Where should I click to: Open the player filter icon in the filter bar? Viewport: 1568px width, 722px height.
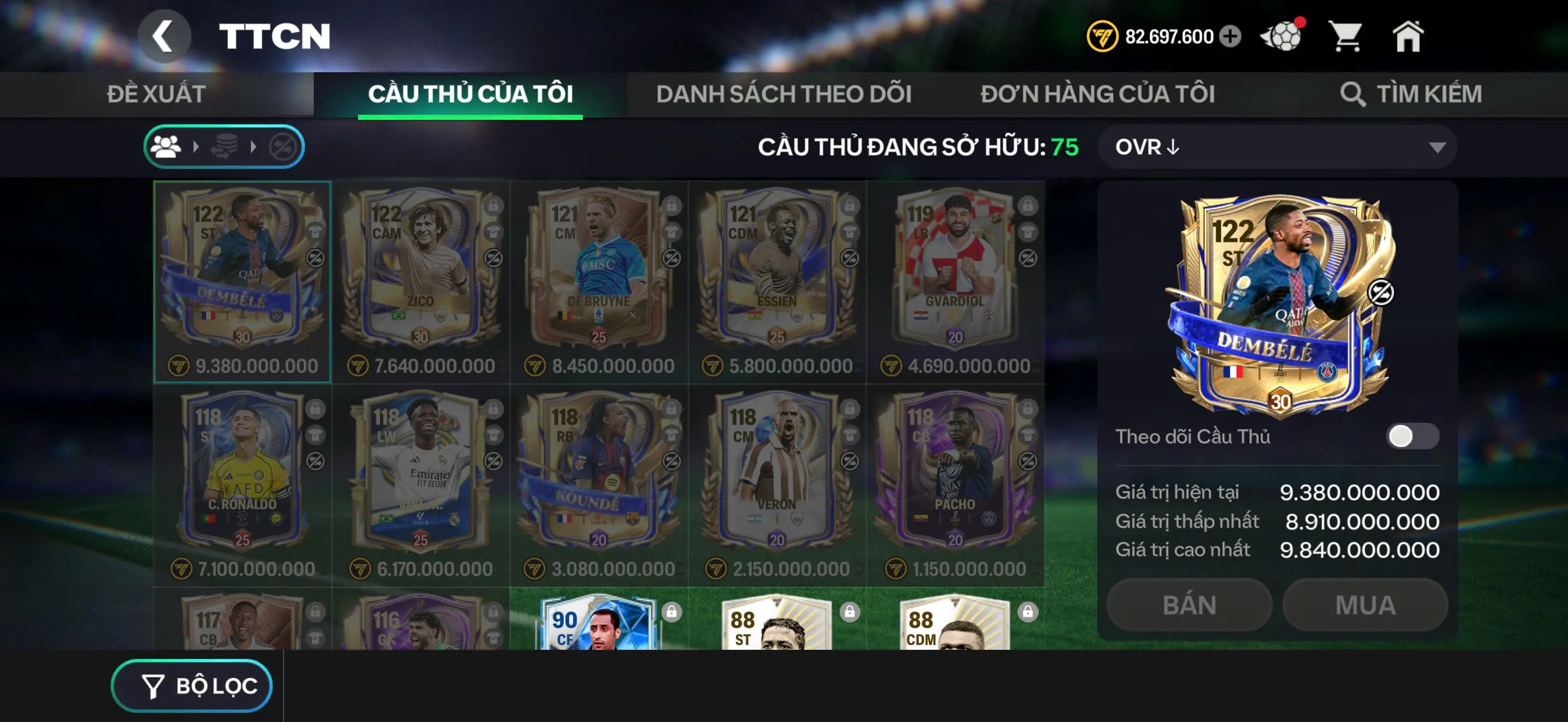point(166,146)
